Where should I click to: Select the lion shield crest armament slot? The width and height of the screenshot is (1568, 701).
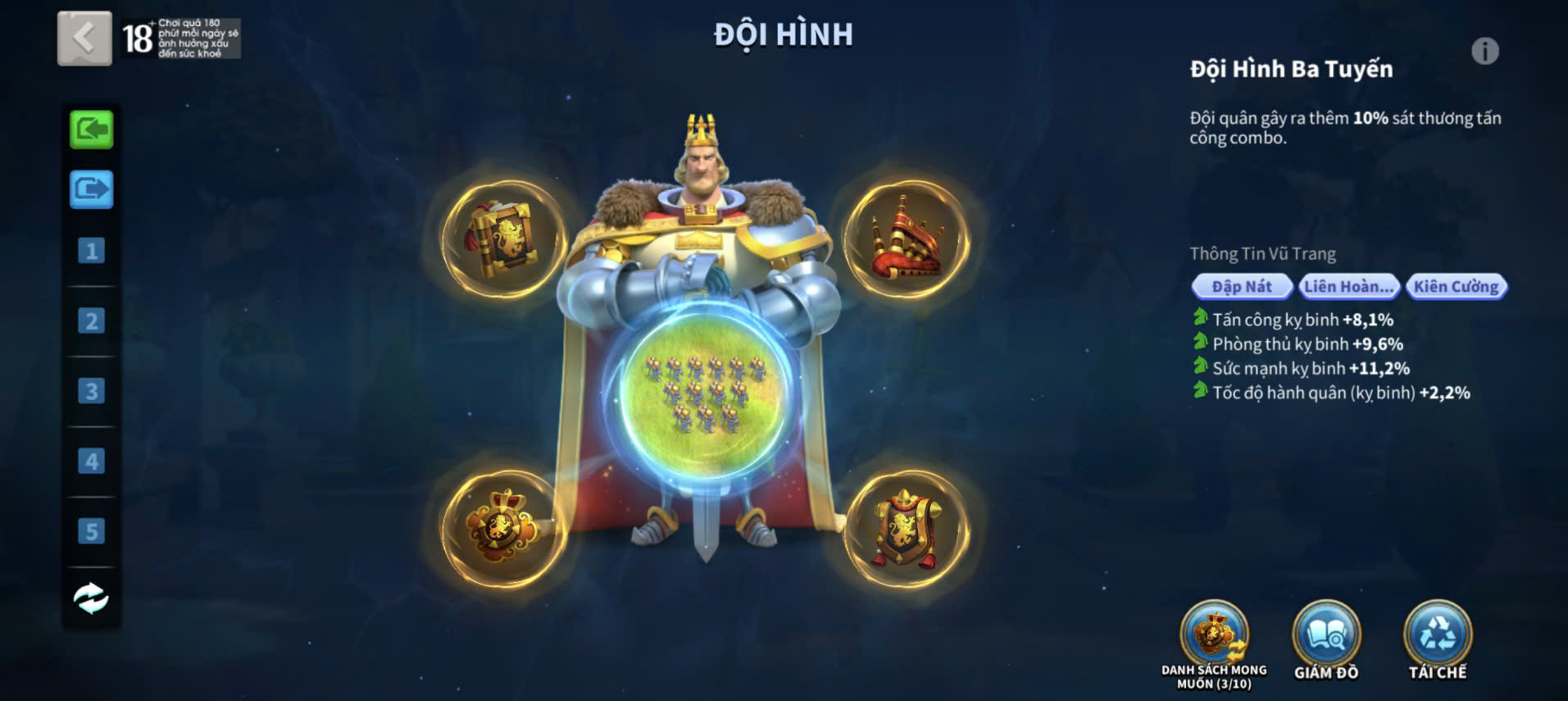point(907,529)
